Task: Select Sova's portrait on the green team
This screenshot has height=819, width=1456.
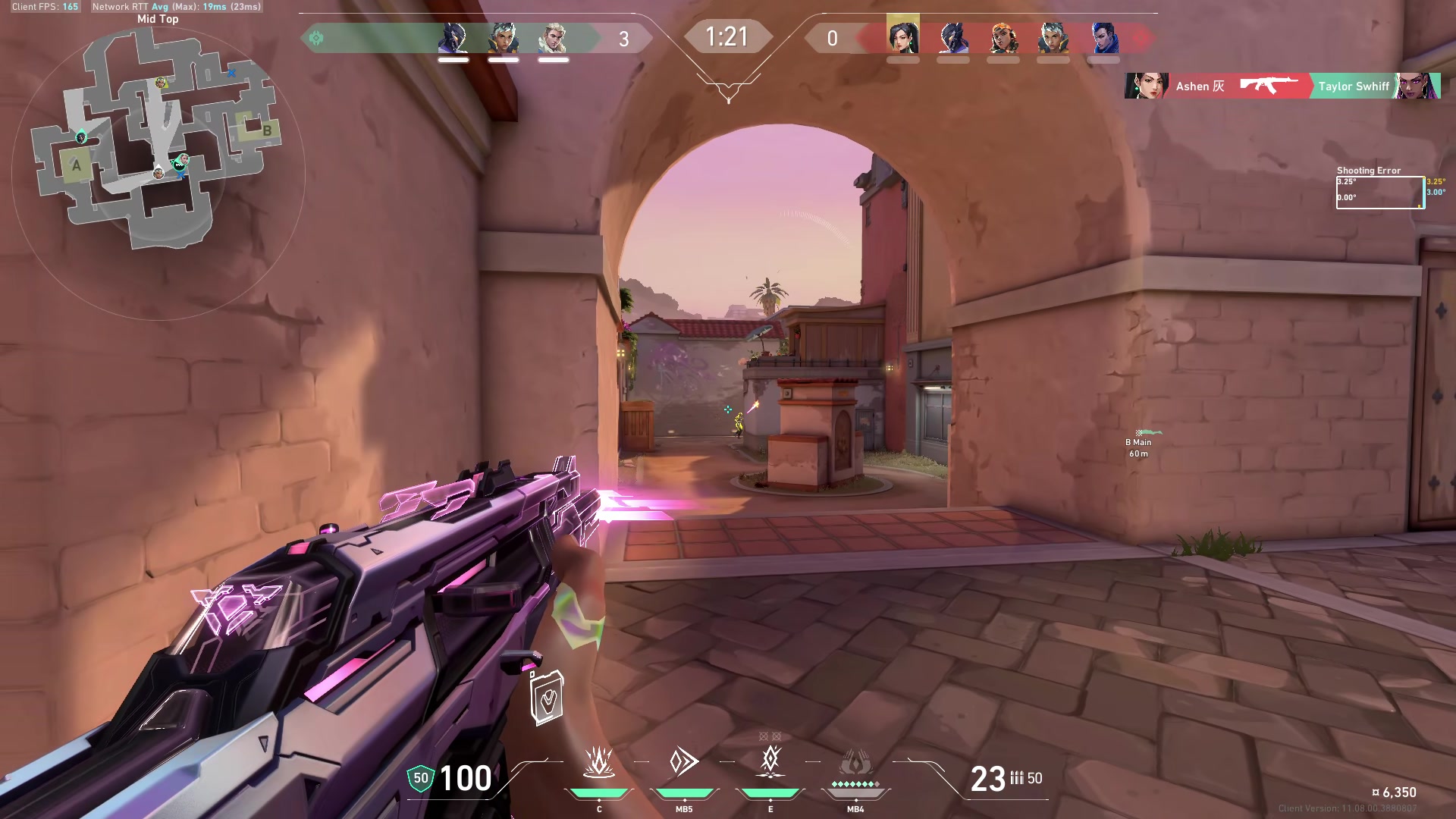Action: (x=553, y=38)
